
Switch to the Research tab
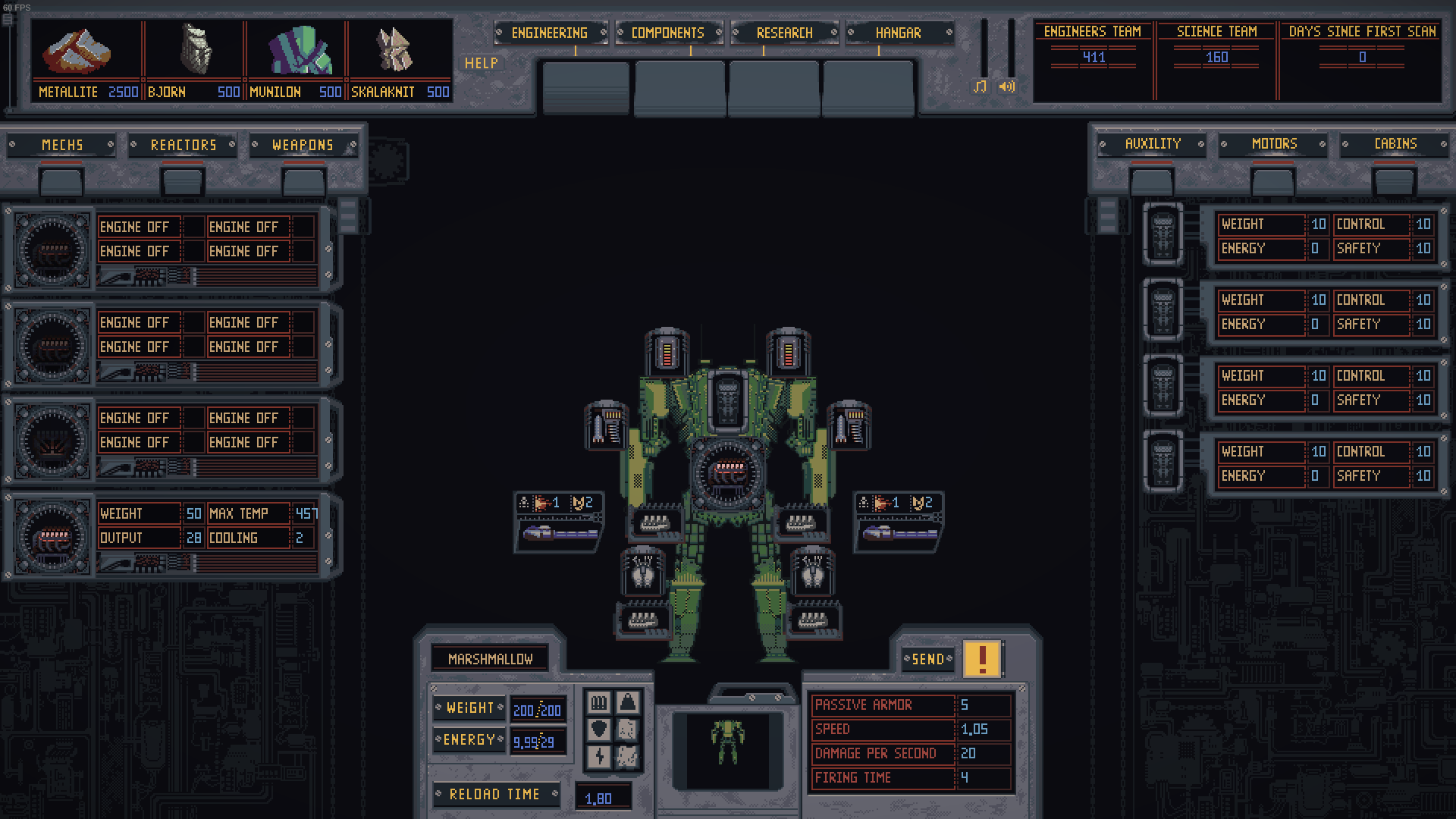click(784, 33)
